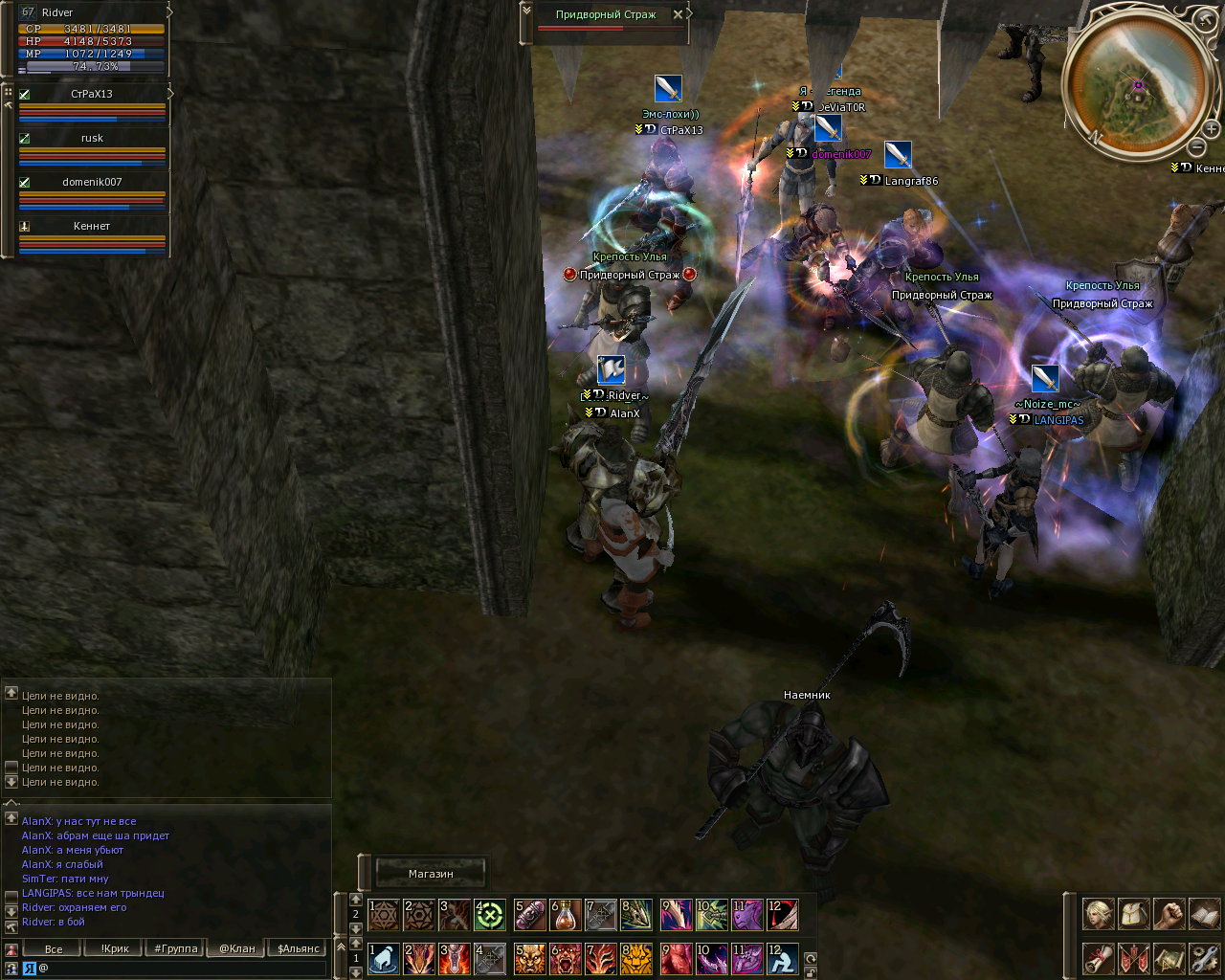Screen dimensions: 1225x980
Task: Open the @Клан chat tab
Action: (237, 949)
